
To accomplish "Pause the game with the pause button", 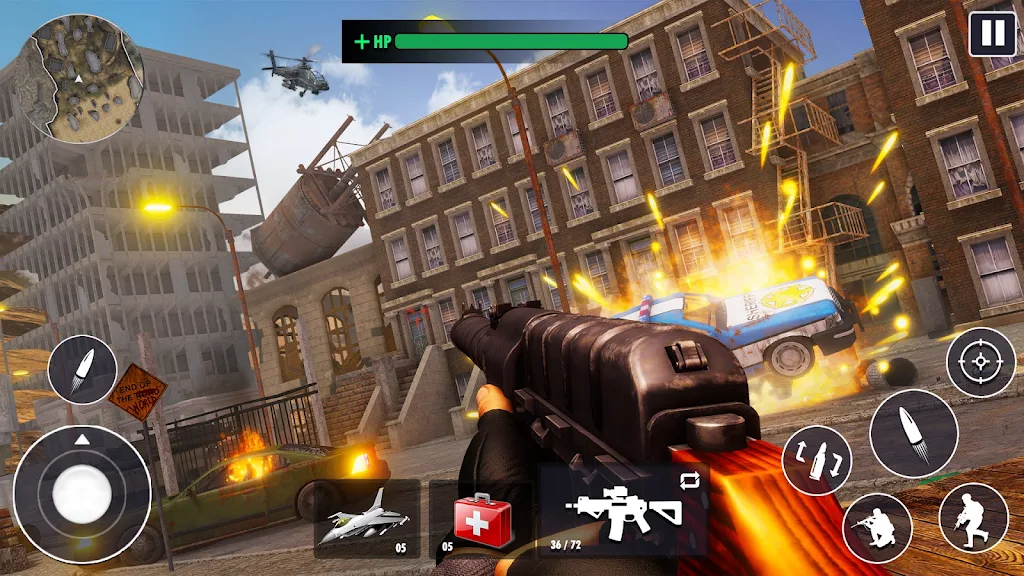I will coord(992,34).
